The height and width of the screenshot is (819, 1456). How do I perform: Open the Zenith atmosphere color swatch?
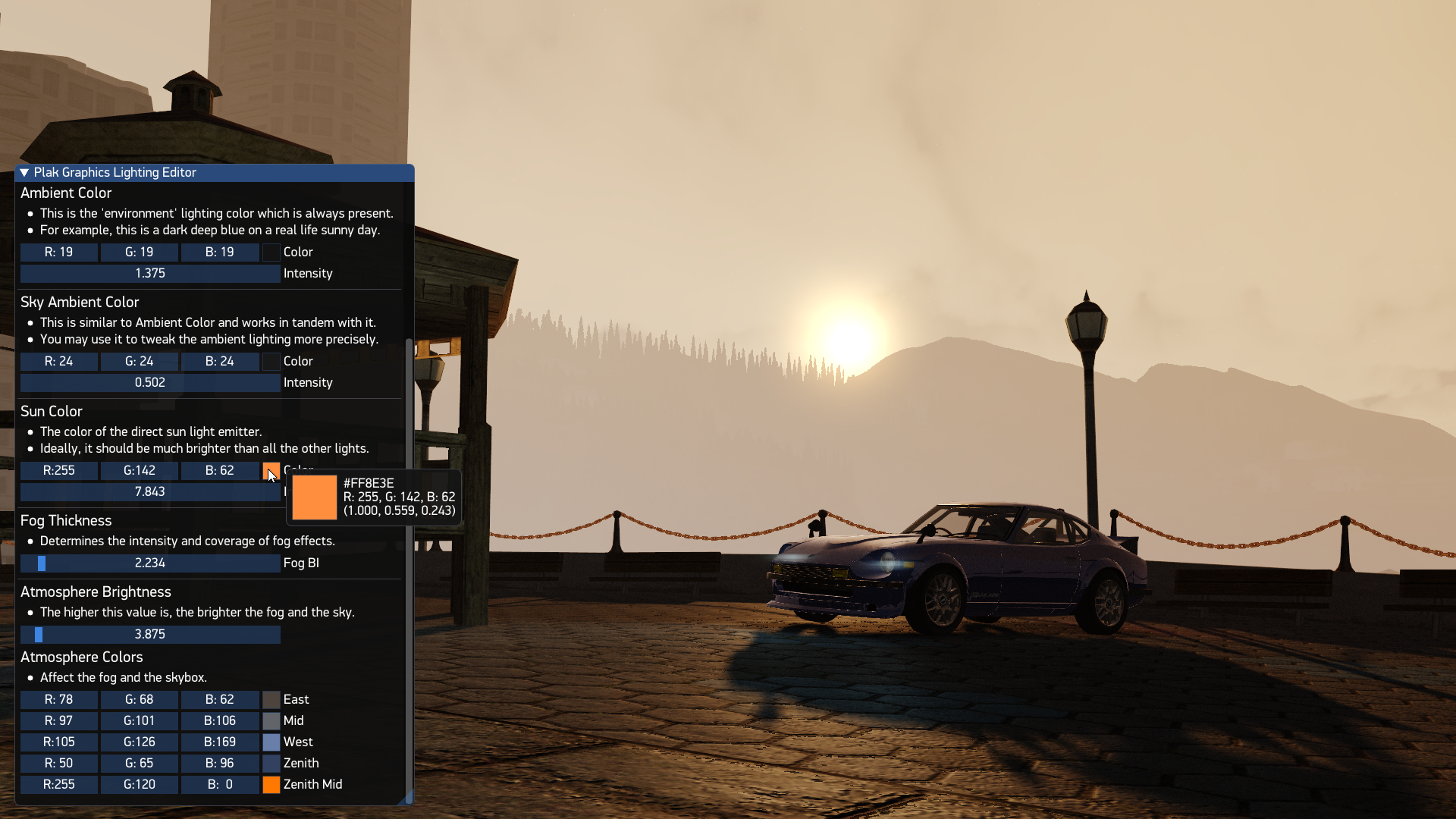tap(271, 764)
